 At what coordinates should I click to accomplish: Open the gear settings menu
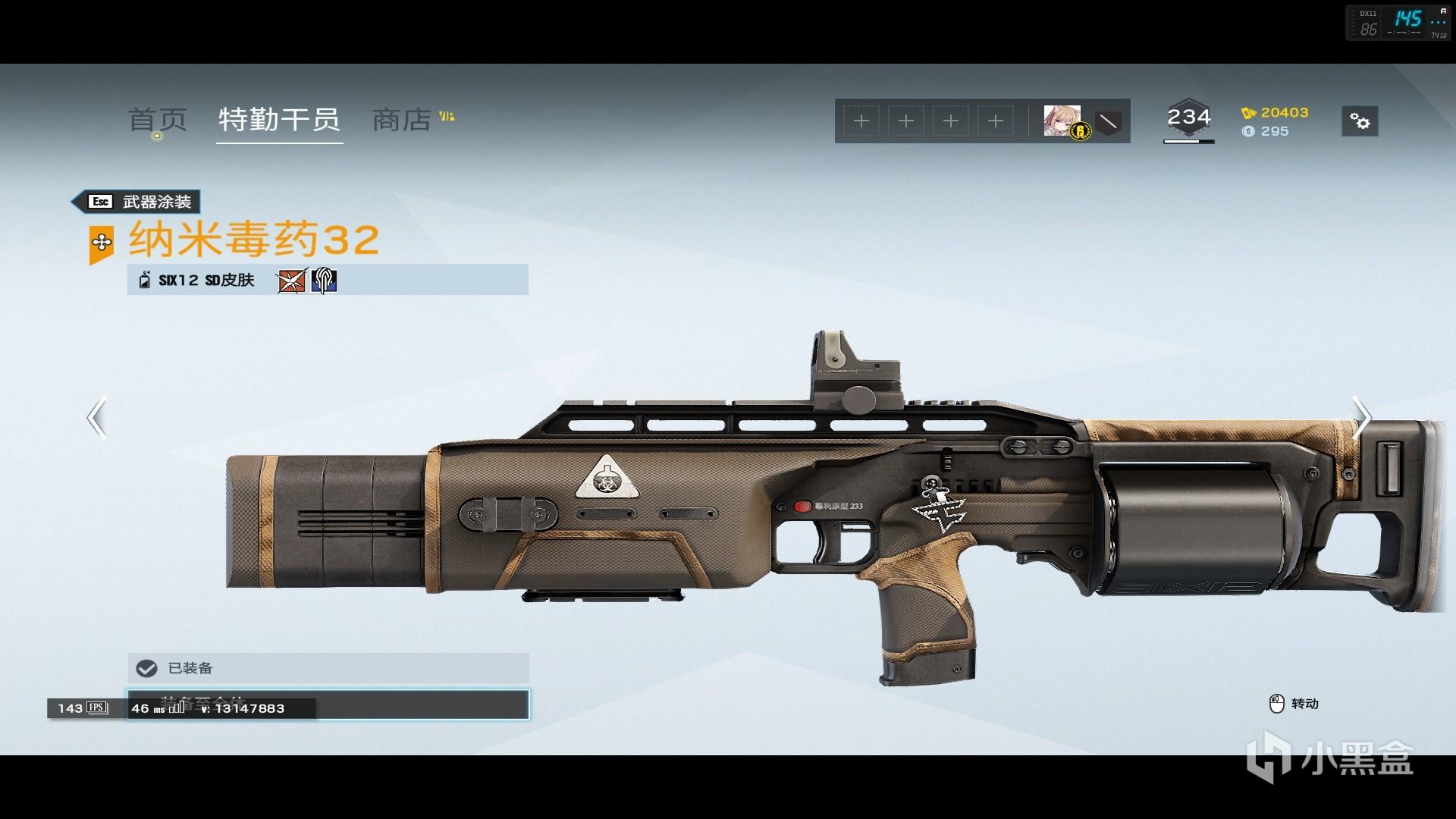[1360, 121]
